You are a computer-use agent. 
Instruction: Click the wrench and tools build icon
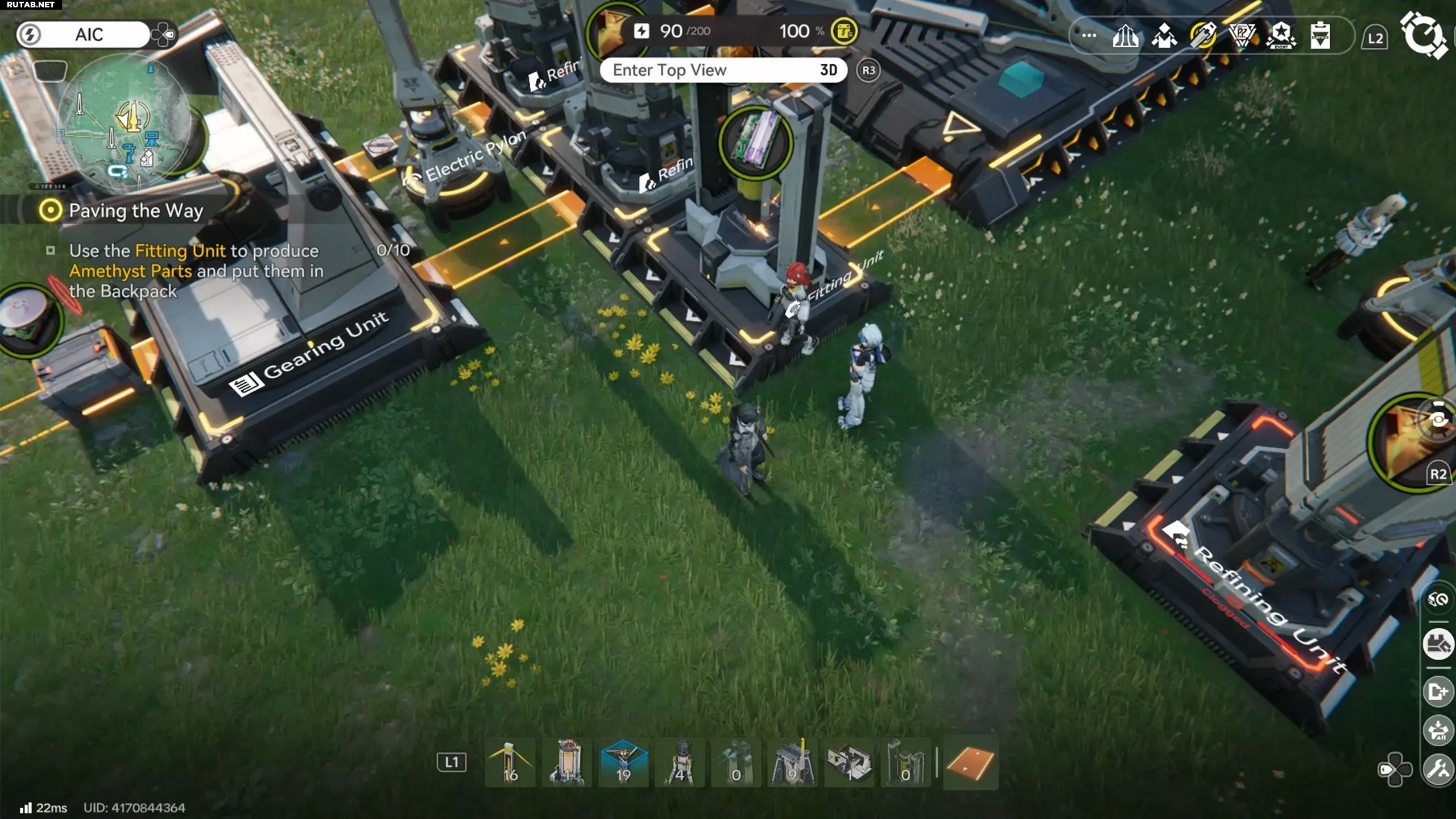click(x=1438, y=770)
